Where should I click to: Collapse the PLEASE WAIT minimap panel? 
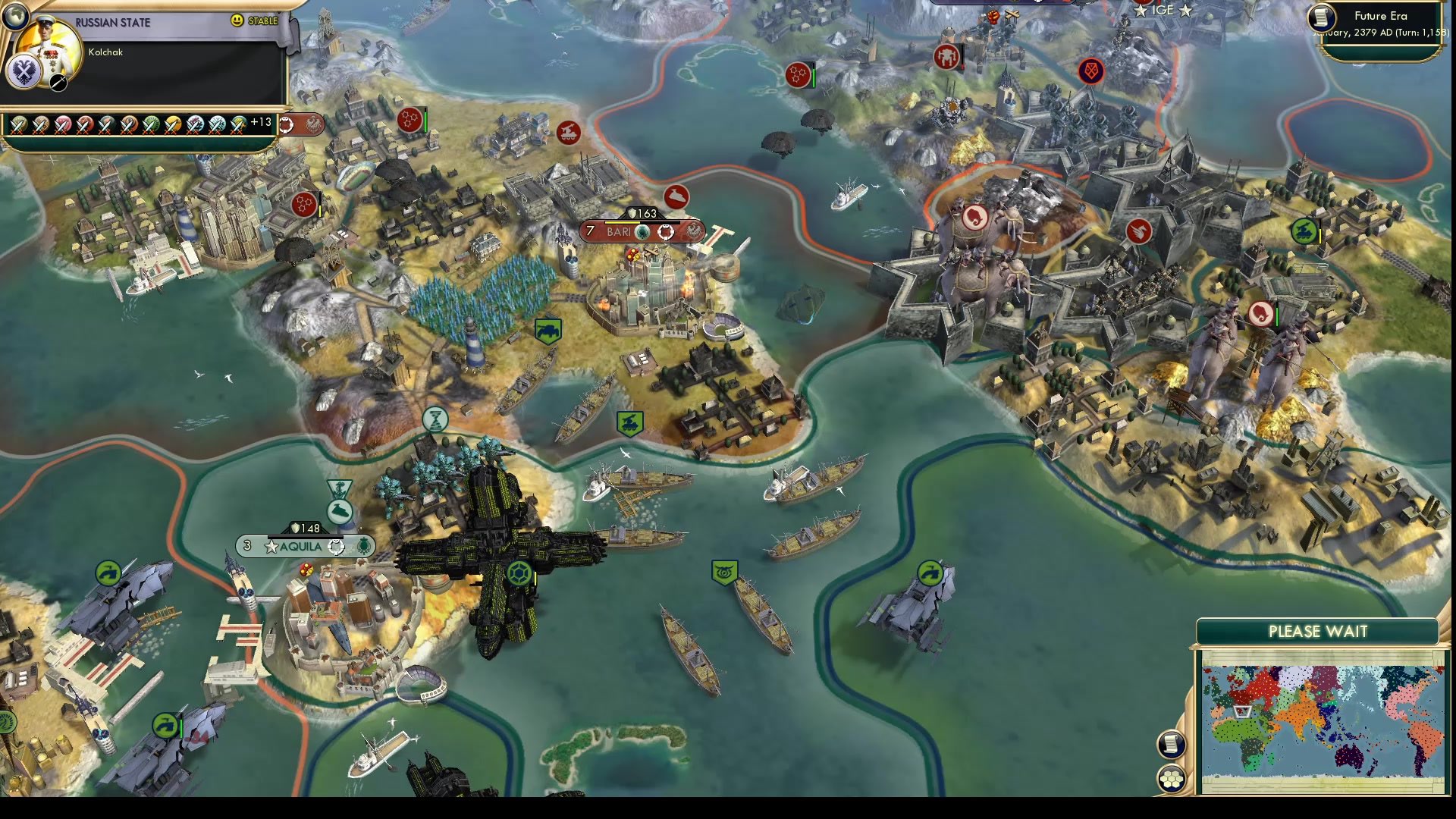pos(1319,631)
